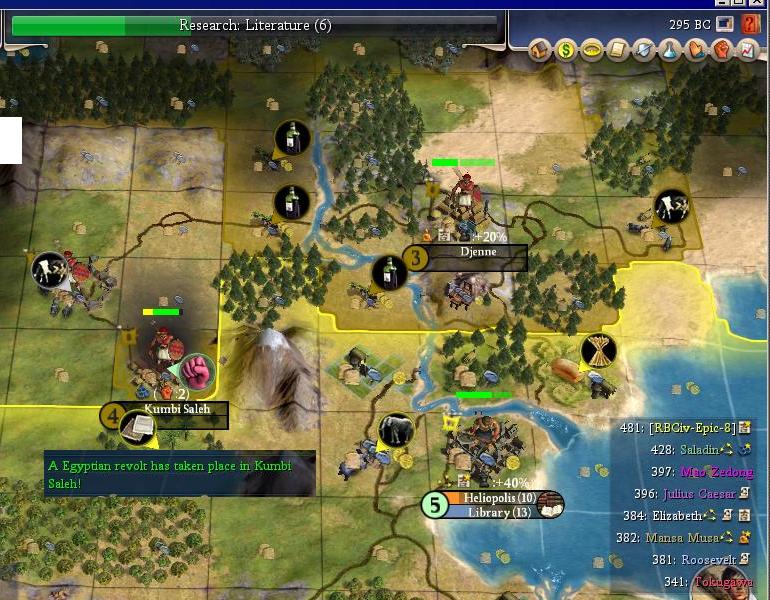Open the Civics screen ring icon
The width and height of the screenshot is (770, 600).
tap(592, 49)
